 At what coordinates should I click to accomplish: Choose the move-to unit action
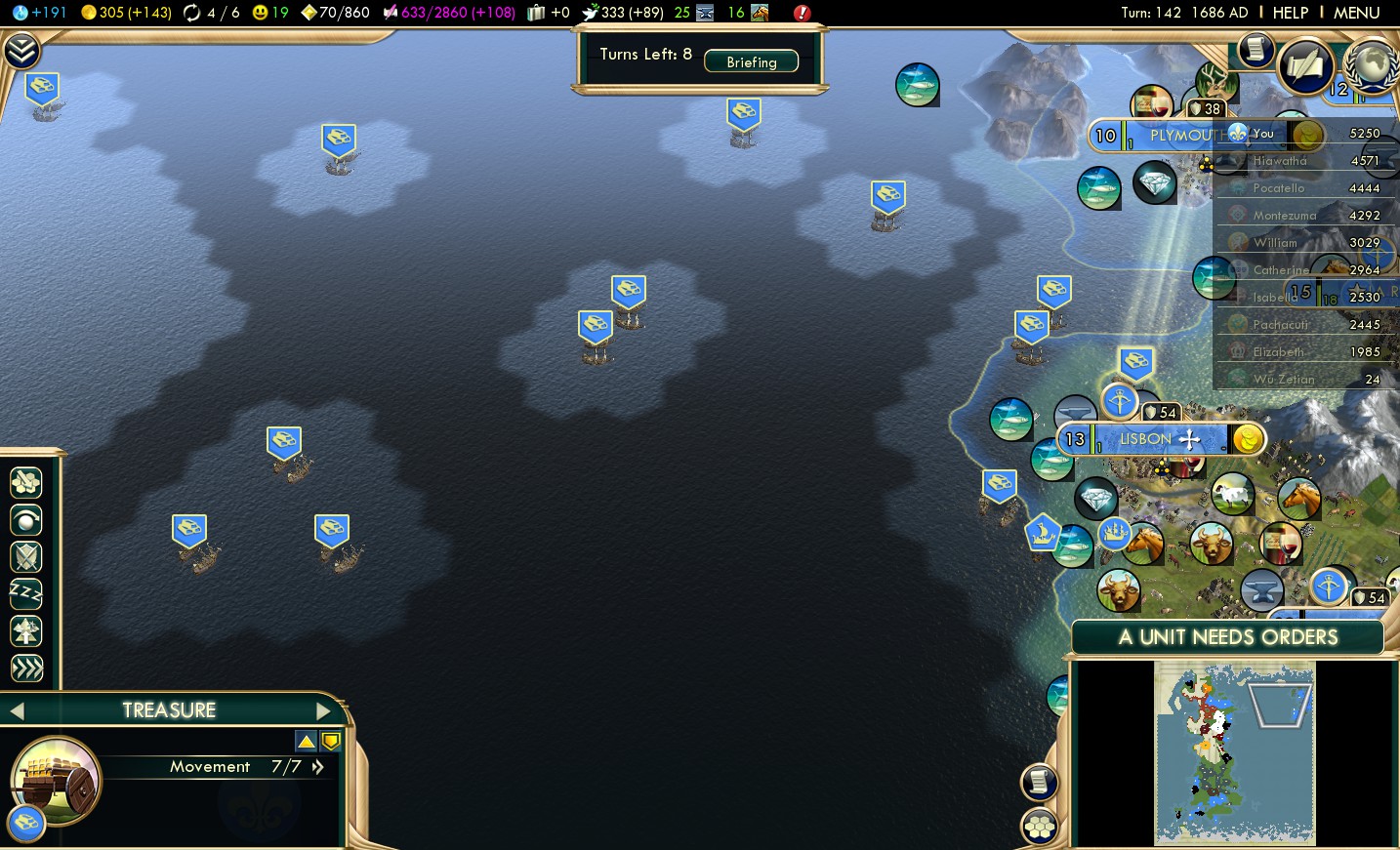point(26,519)
